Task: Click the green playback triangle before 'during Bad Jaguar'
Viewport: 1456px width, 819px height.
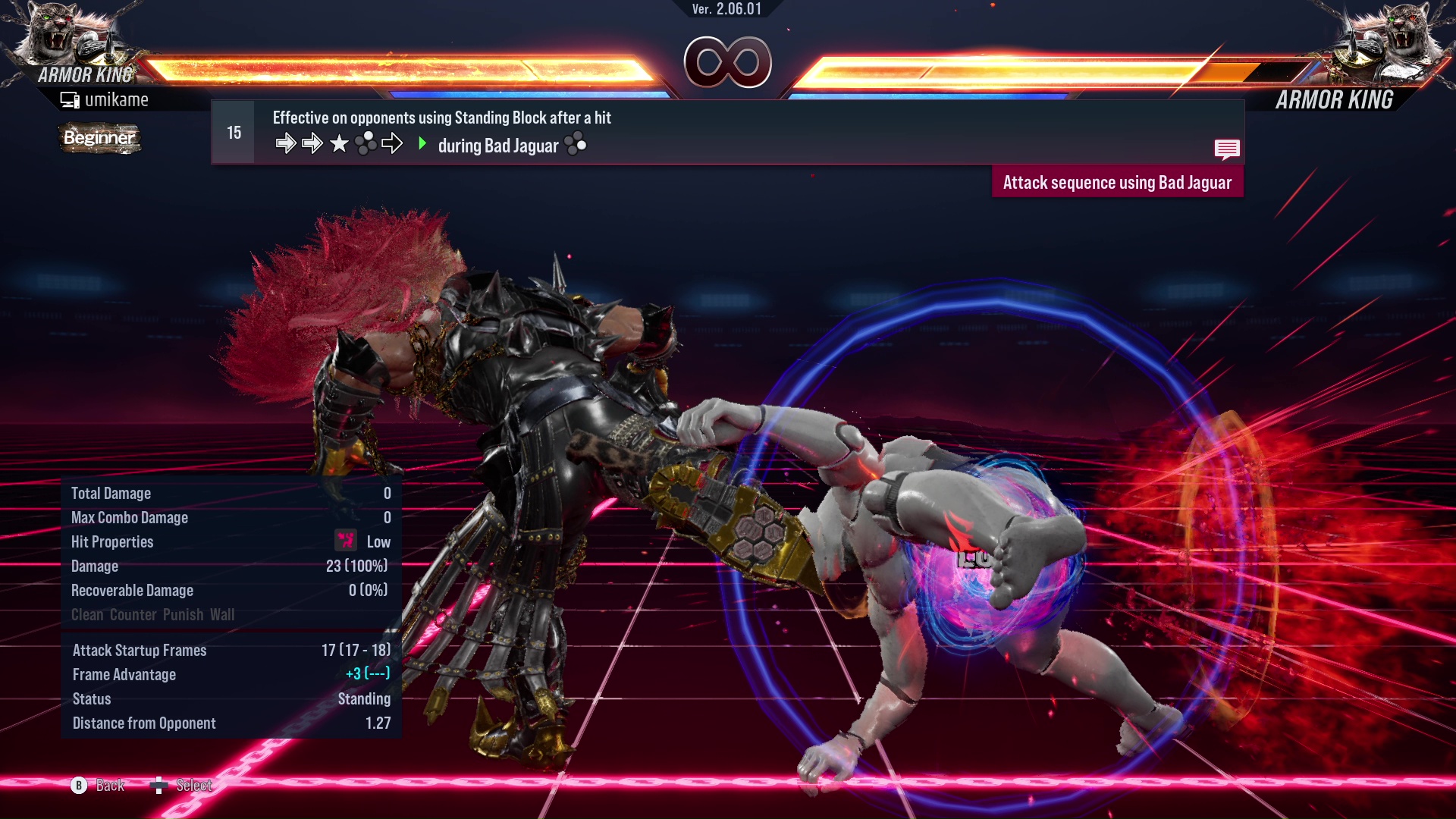Action: coord(422,144)
